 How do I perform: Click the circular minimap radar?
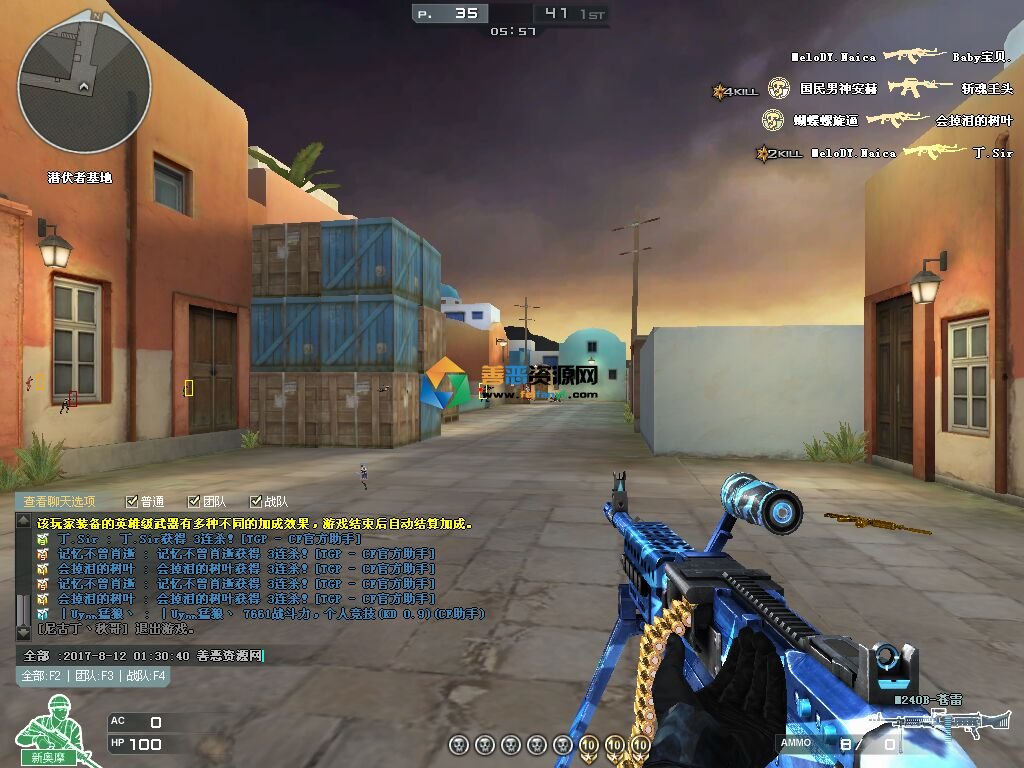point(84,88)
